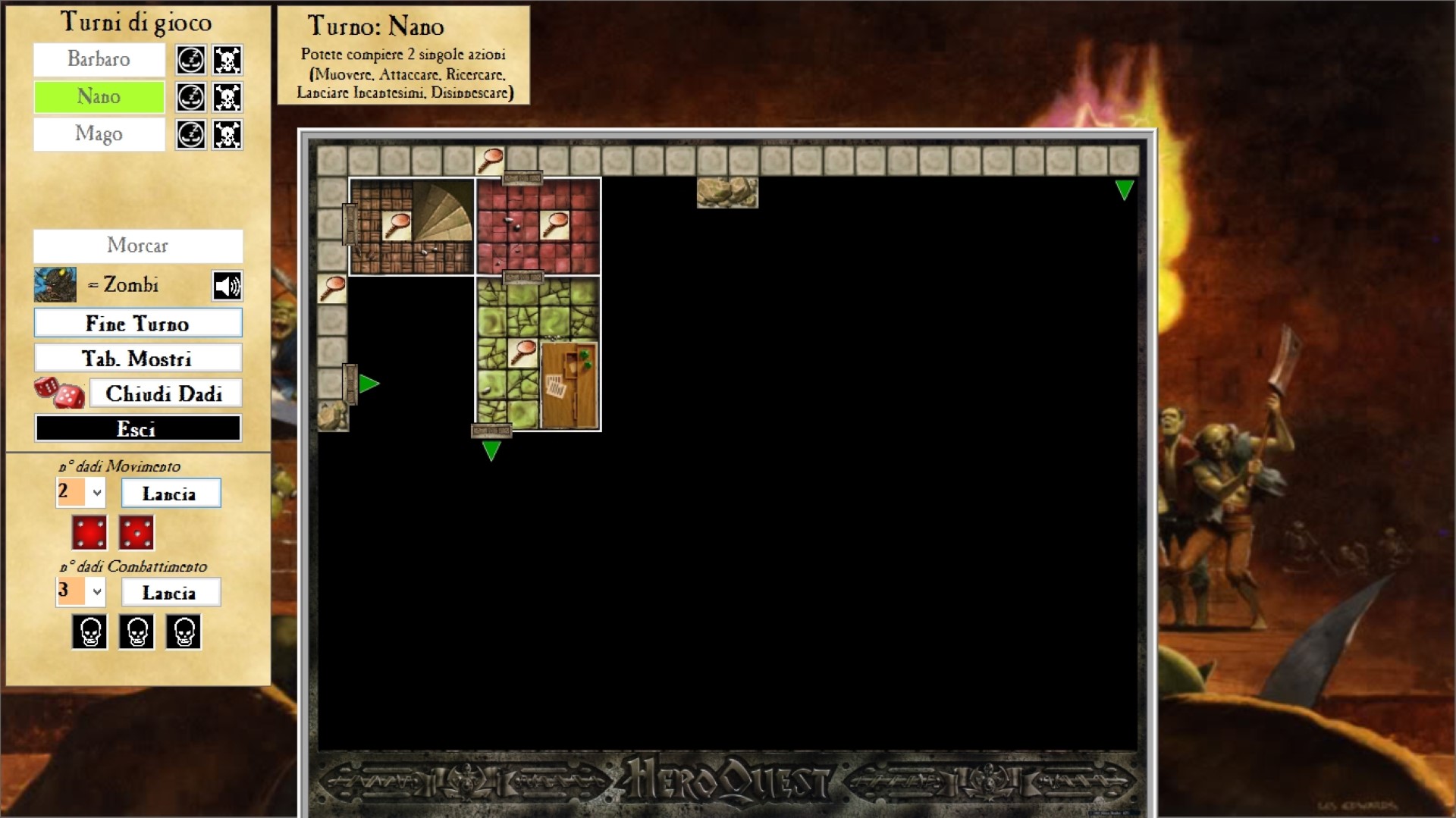1456x818 pixels.
Task: Close the dice panel with Chiudi Dadi
Action: coord(165,393)
